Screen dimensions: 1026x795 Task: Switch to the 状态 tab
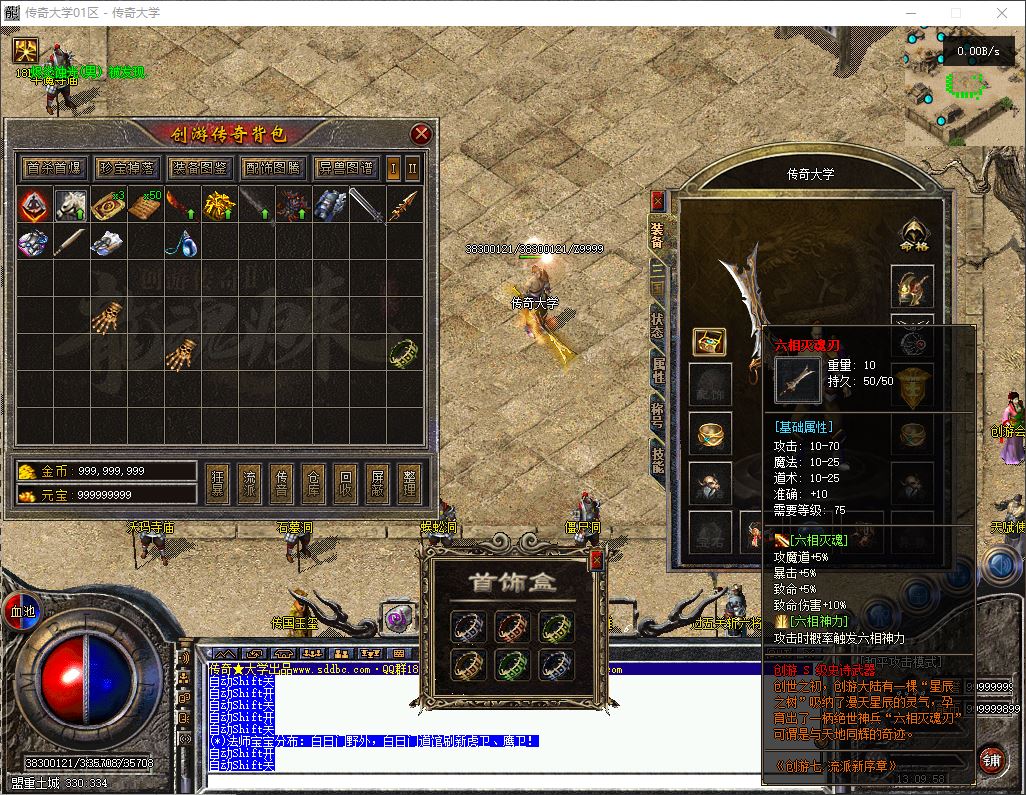(x=657, y=321)
